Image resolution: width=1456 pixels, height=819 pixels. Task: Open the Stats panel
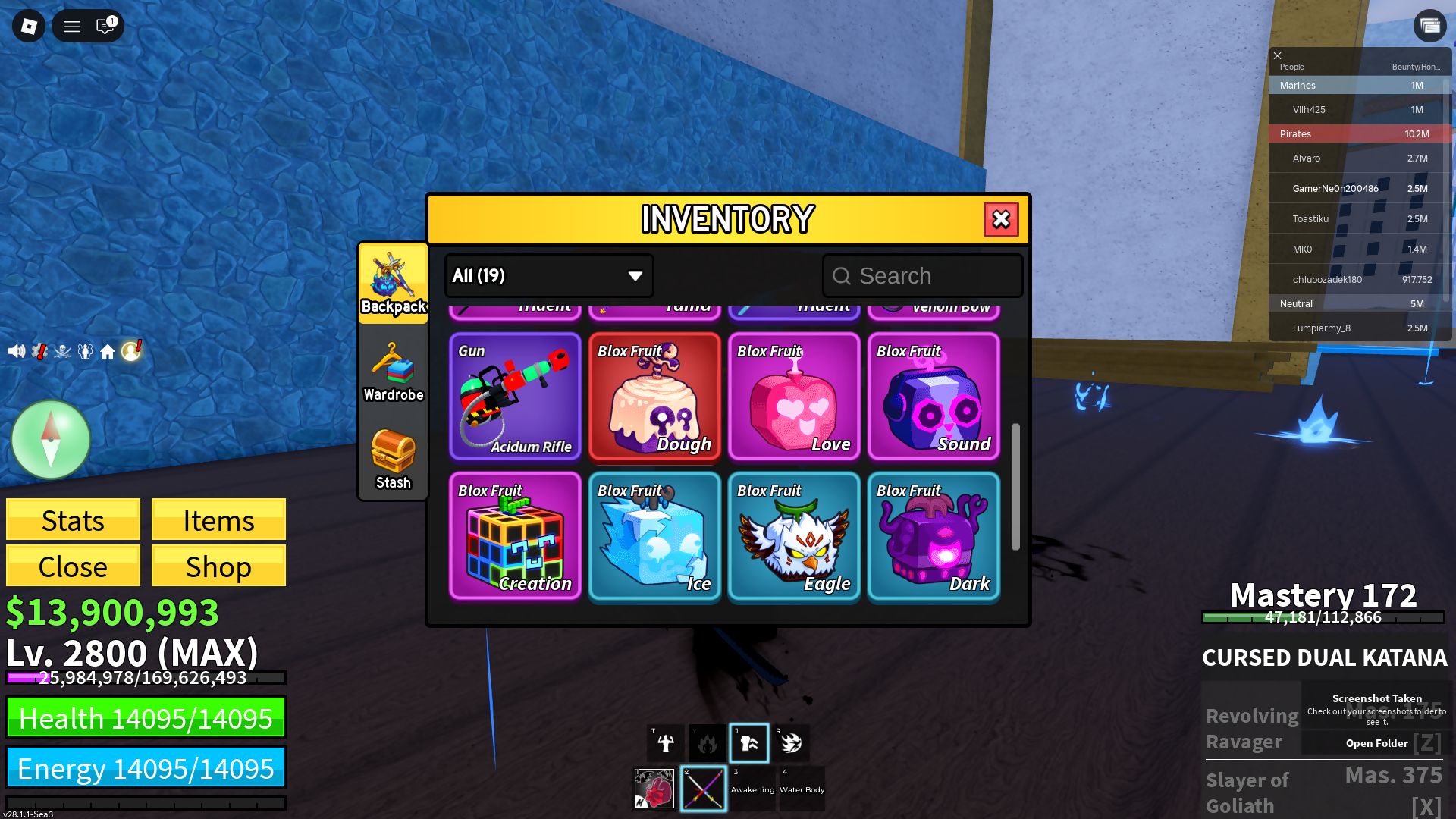(x=73, y=520)
